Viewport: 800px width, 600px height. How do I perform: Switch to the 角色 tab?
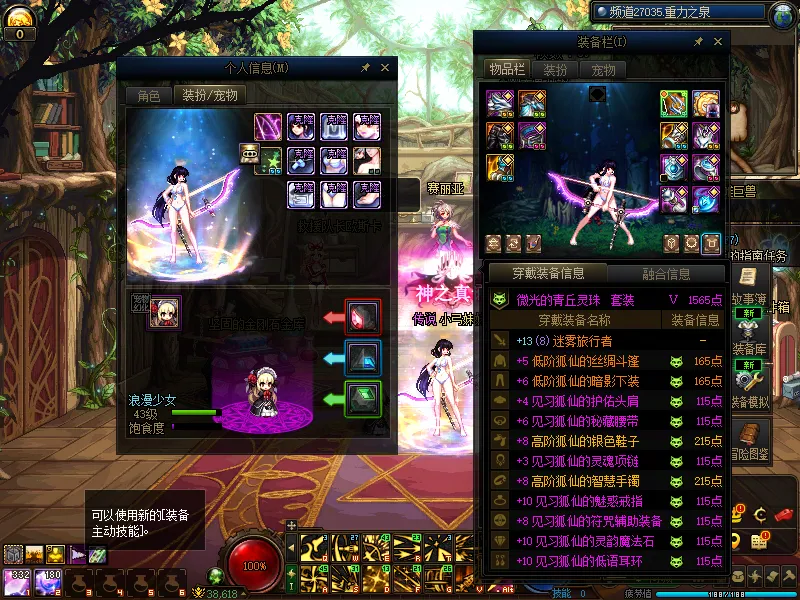point(148,96)
